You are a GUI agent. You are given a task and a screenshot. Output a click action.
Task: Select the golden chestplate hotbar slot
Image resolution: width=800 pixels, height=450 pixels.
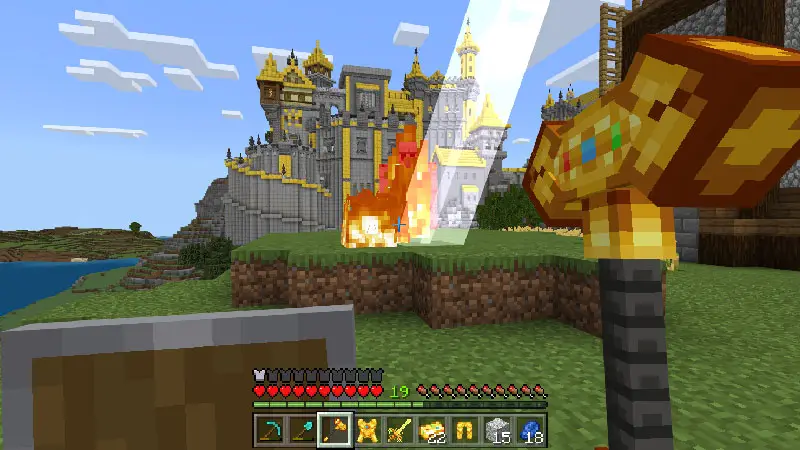click(367, 428)
